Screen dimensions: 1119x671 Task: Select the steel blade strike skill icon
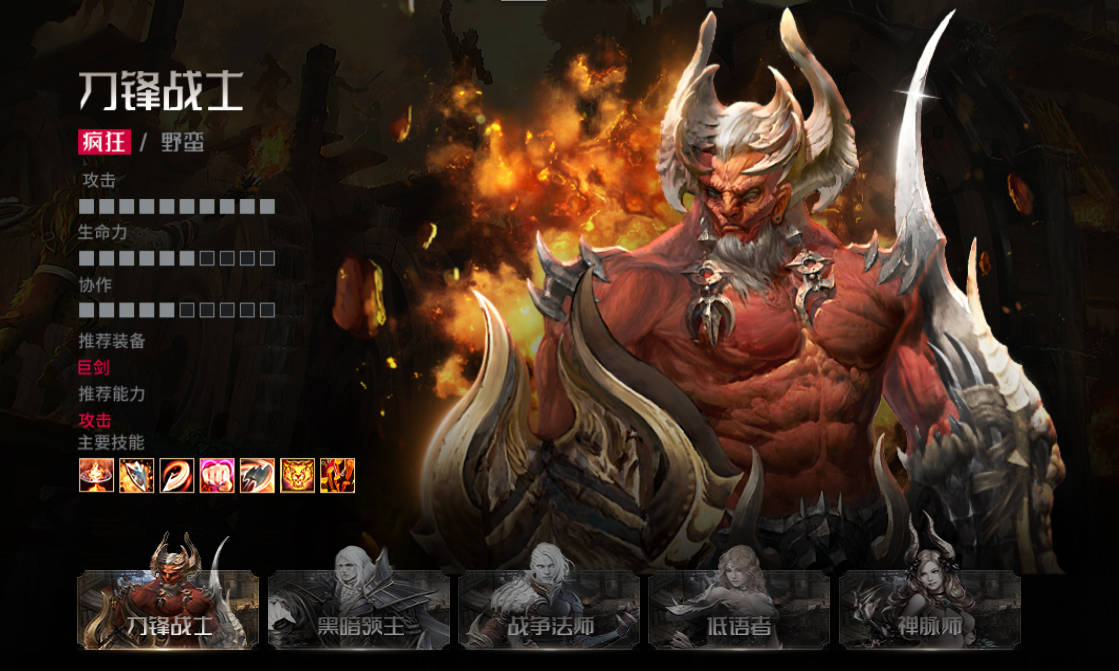pyautogui.click(x=137, y=476)
